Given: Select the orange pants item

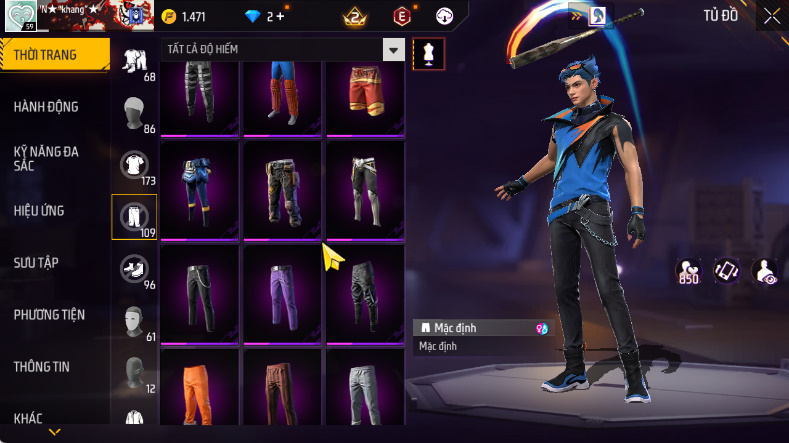Looking at the screenshot, I should pyautogui.click(x=199, y=392).
